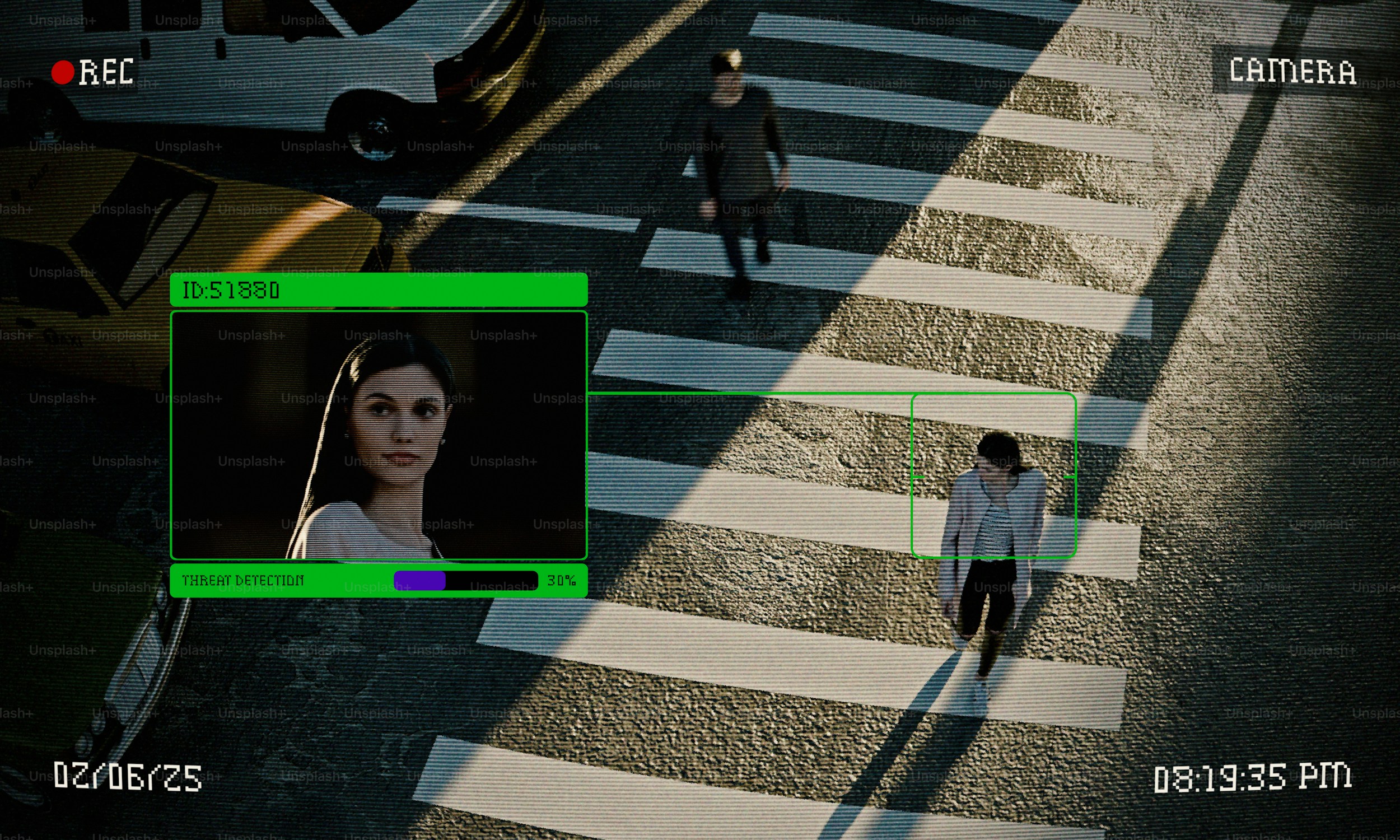Click the CAMERA label
1400x840 pixels.
(1292, 72)
